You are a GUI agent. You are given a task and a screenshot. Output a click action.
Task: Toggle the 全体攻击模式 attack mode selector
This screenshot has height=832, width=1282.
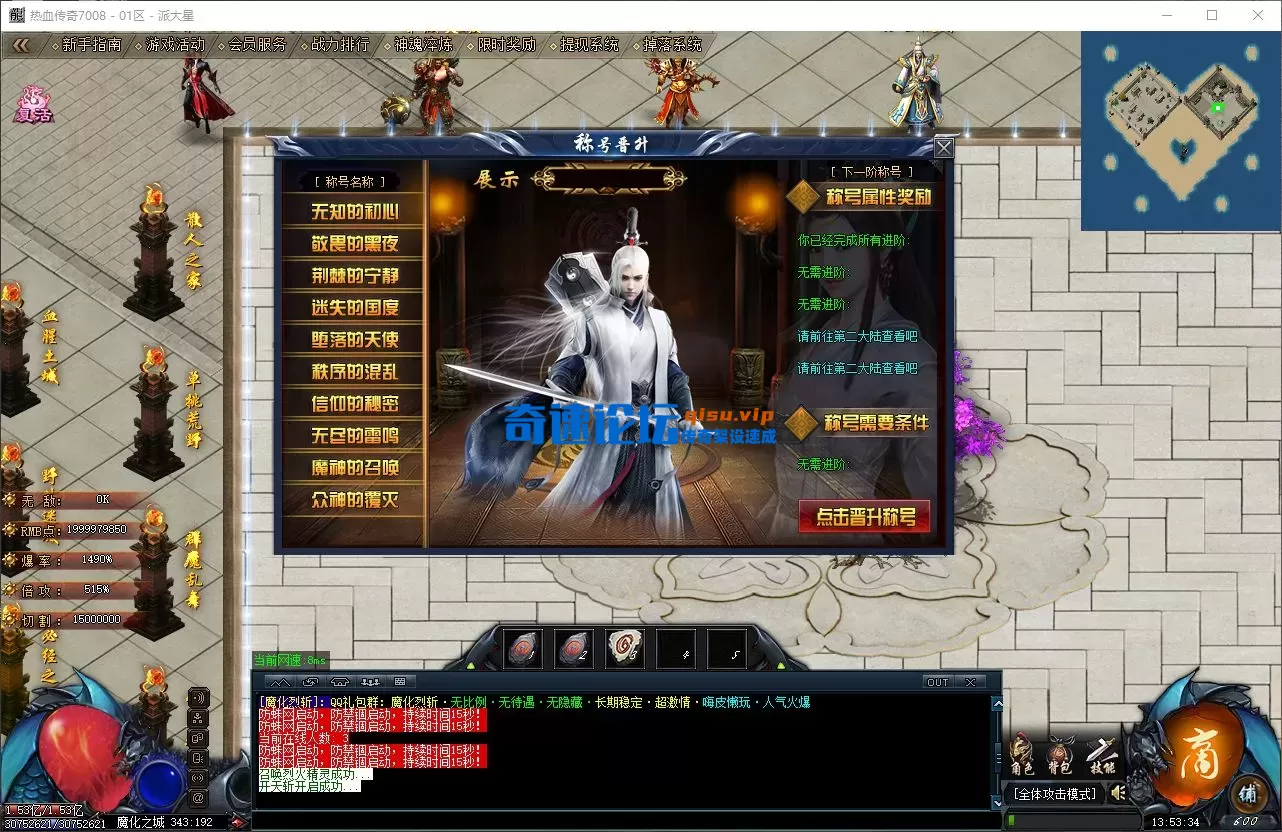point(1054,794)
